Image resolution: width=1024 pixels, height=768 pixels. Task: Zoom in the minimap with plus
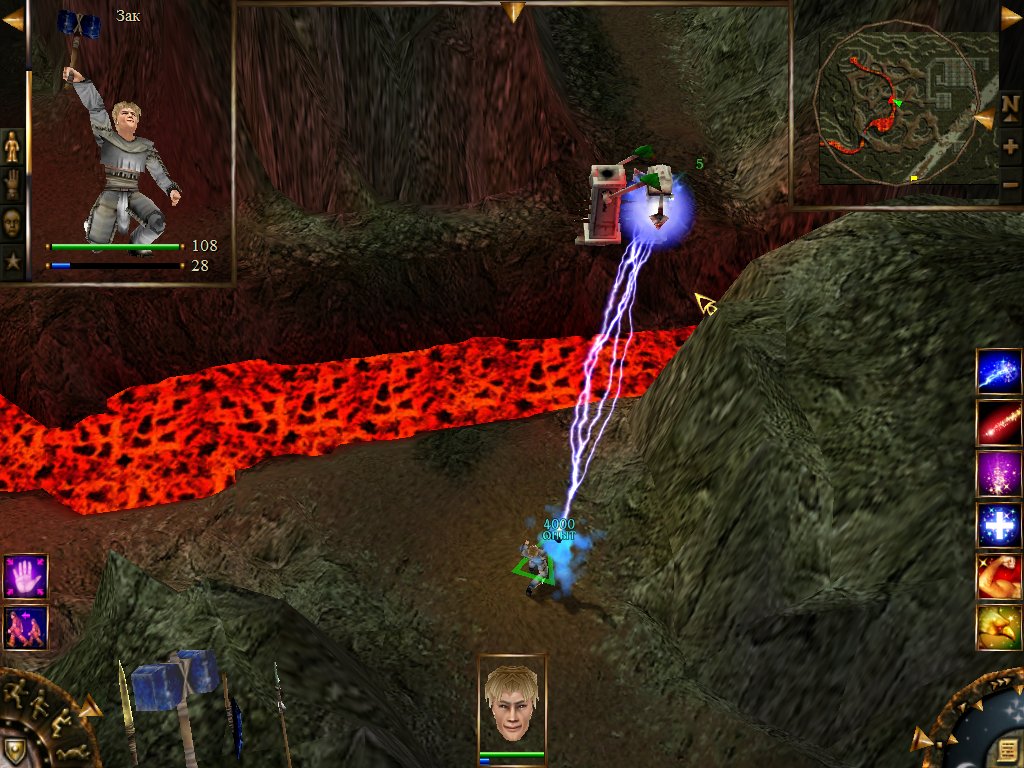click(1010, 145)
